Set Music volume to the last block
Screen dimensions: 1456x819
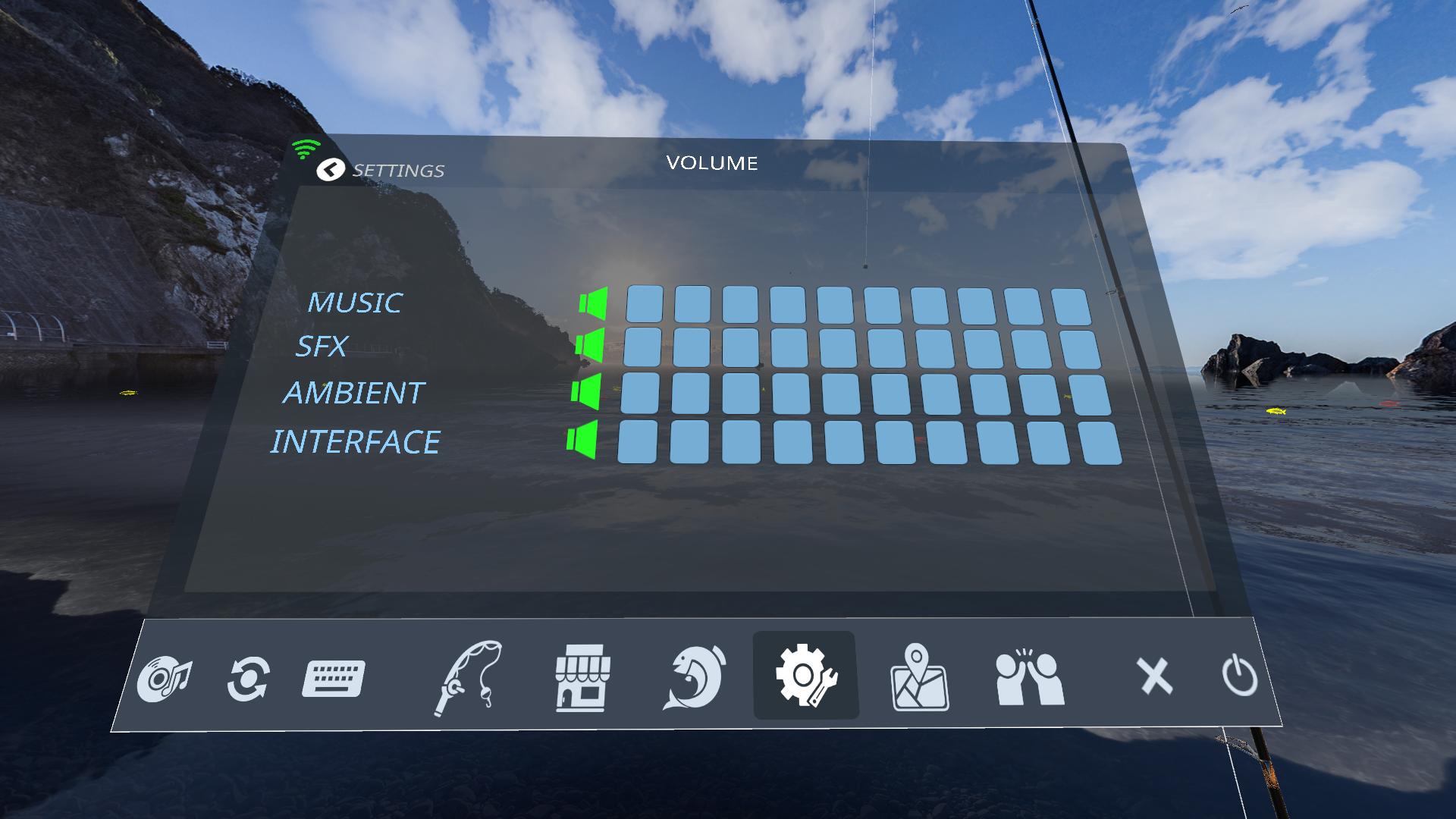click(1071, 306)
